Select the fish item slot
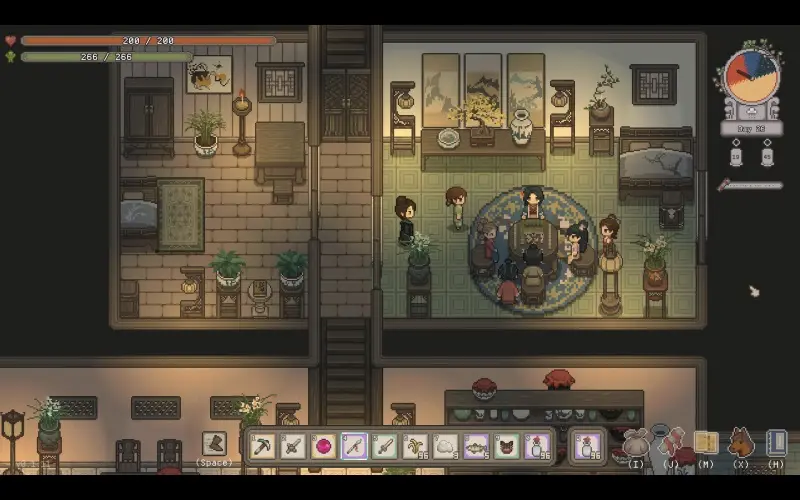 [x=476, y=446]
